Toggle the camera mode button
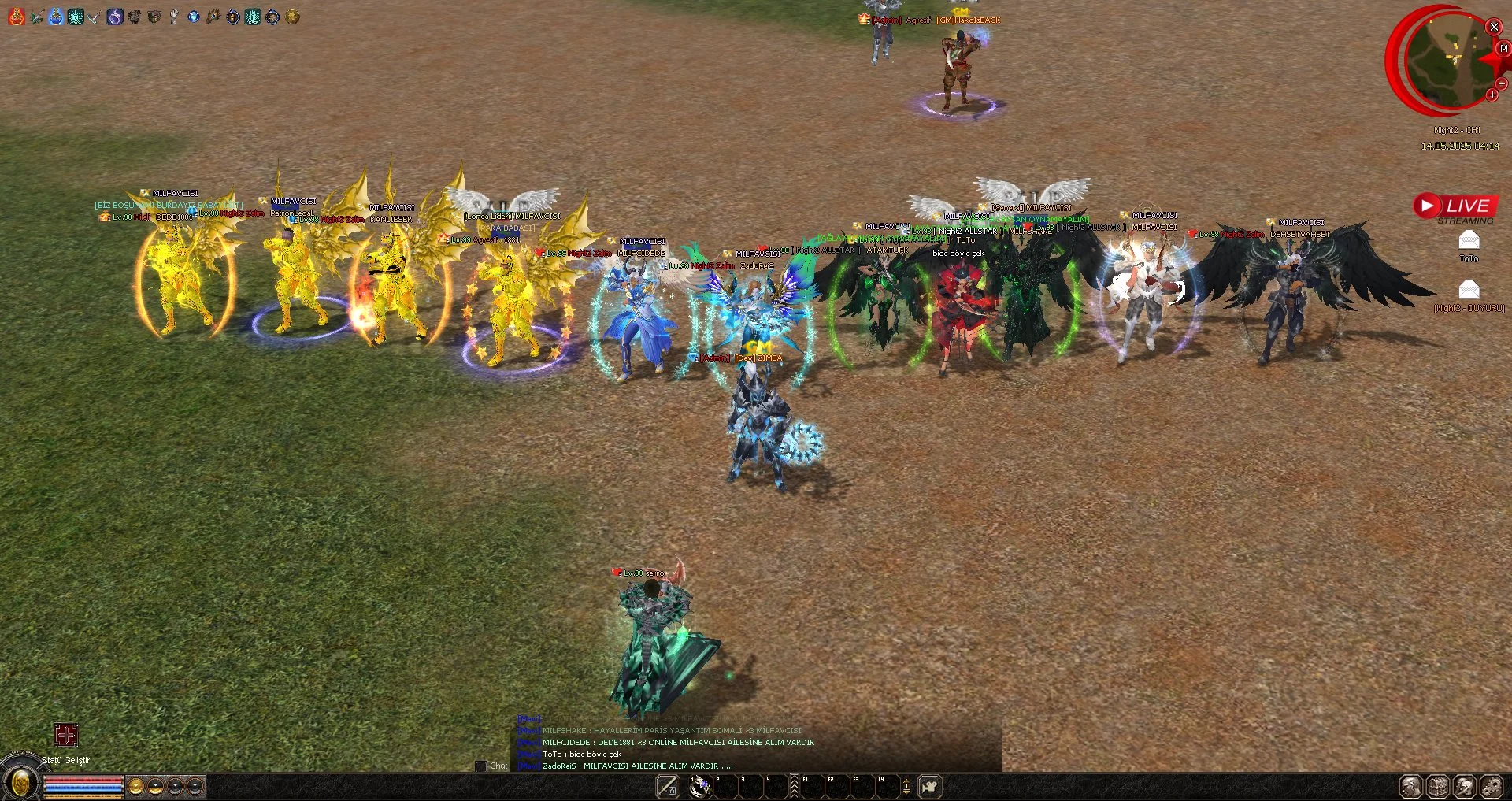The width and height of the screenshot is (1512, 801). pyautogui.click(x=930, y=786)
